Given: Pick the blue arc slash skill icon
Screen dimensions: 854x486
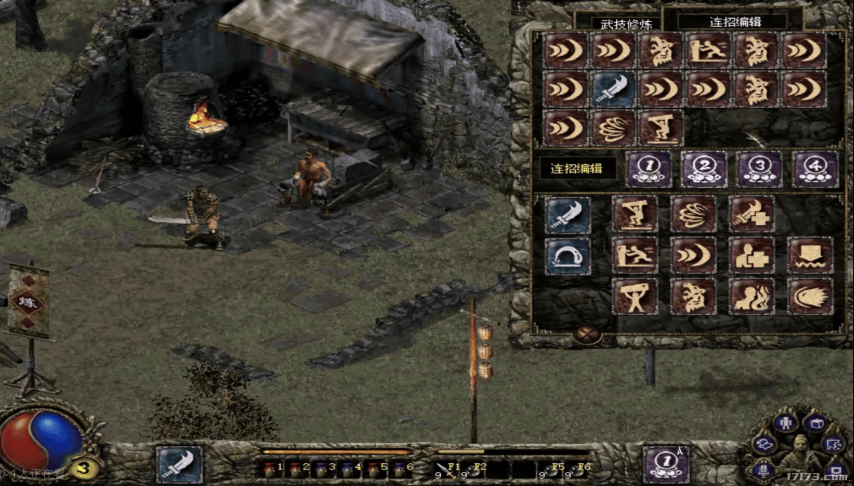Looking at the screenshot, I should pos(568,255).
